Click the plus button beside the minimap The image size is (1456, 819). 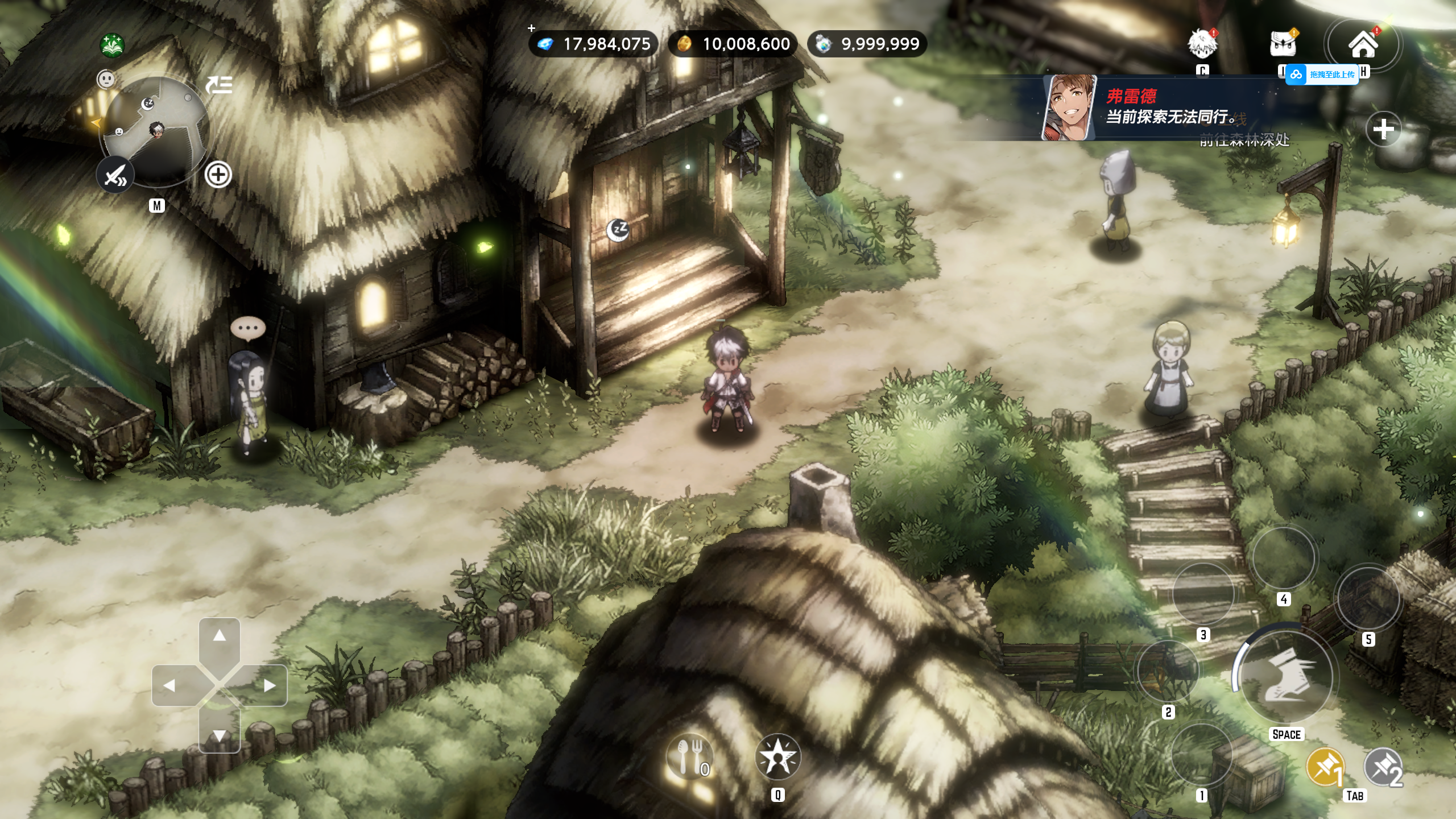218,175
